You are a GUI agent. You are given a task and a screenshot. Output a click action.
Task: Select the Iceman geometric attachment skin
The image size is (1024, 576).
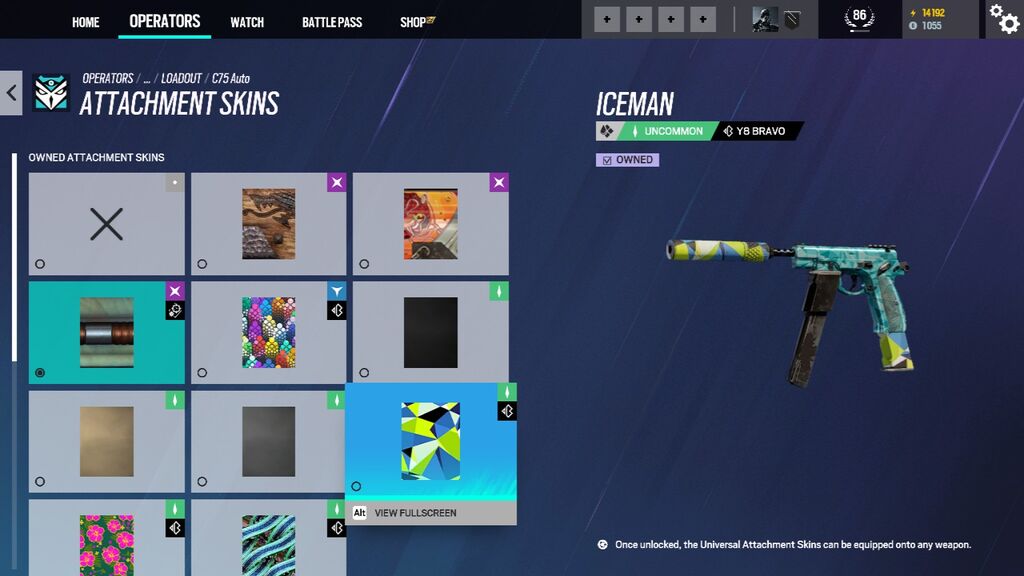430,441
